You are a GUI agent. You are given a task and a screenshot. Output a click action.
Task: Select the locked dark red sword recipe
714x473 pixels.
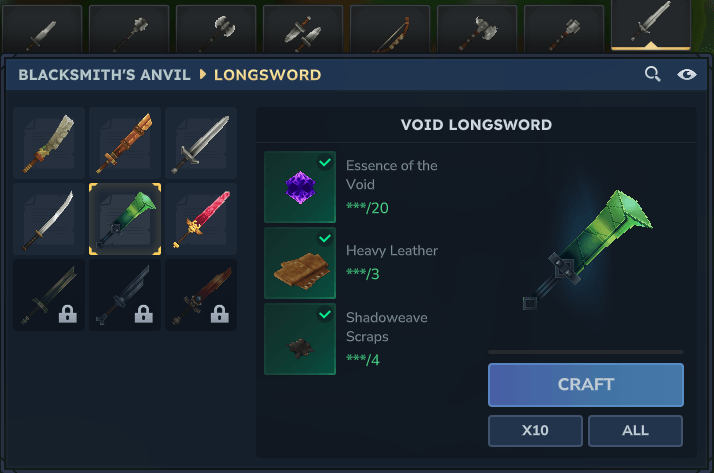pos(201,295)
